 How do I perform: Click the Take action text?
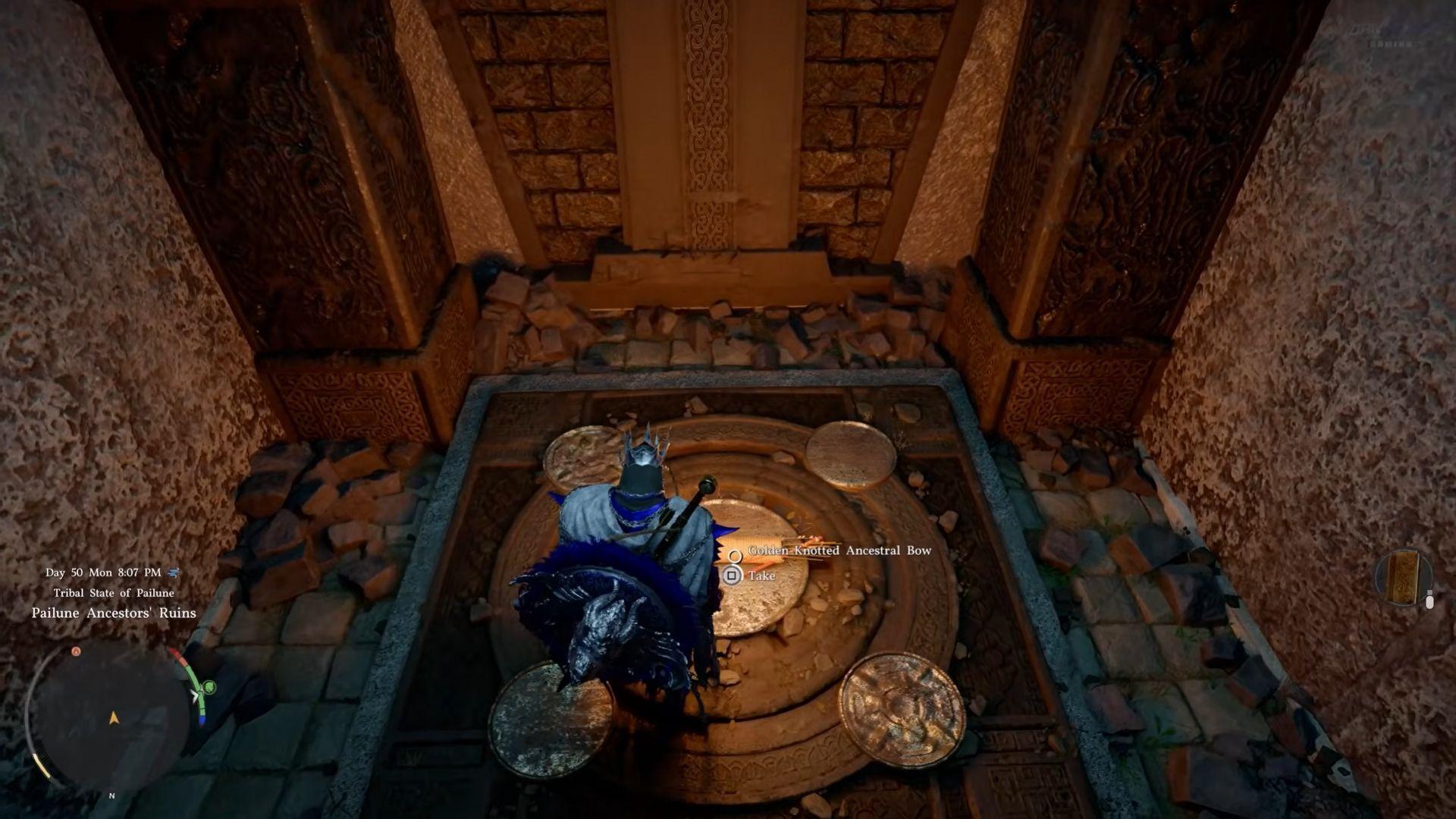(762, 576)
